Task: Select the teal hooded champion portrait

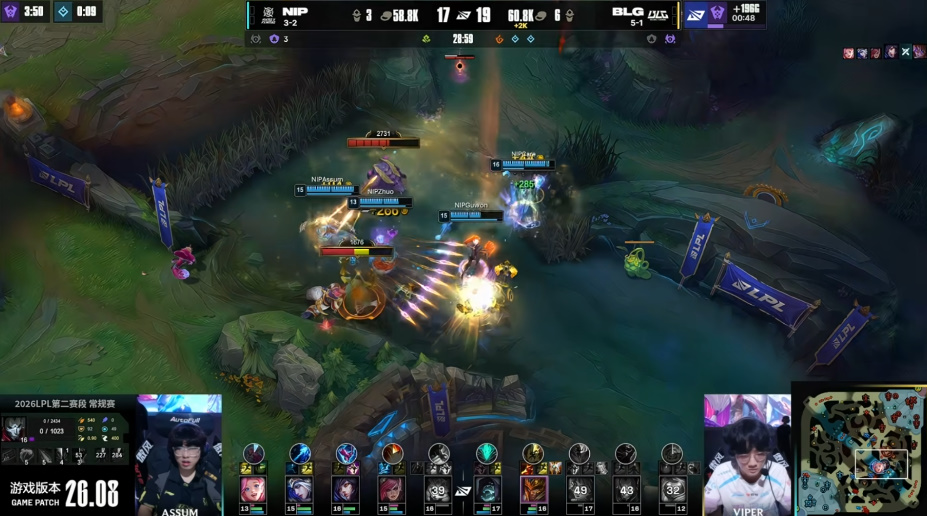Action: point(487,489)
